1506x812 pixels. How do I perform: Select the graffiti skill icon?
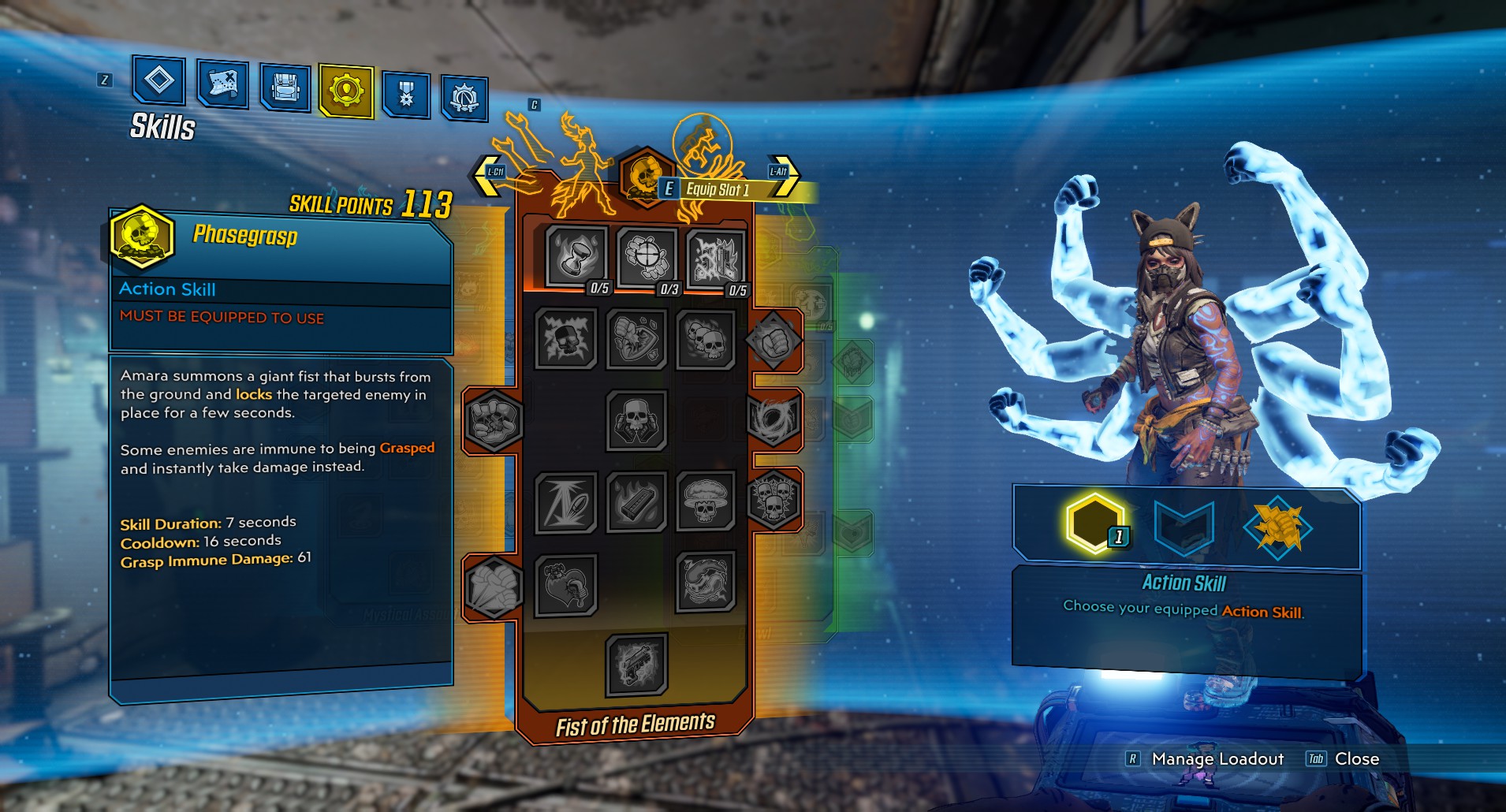(715, 258)
